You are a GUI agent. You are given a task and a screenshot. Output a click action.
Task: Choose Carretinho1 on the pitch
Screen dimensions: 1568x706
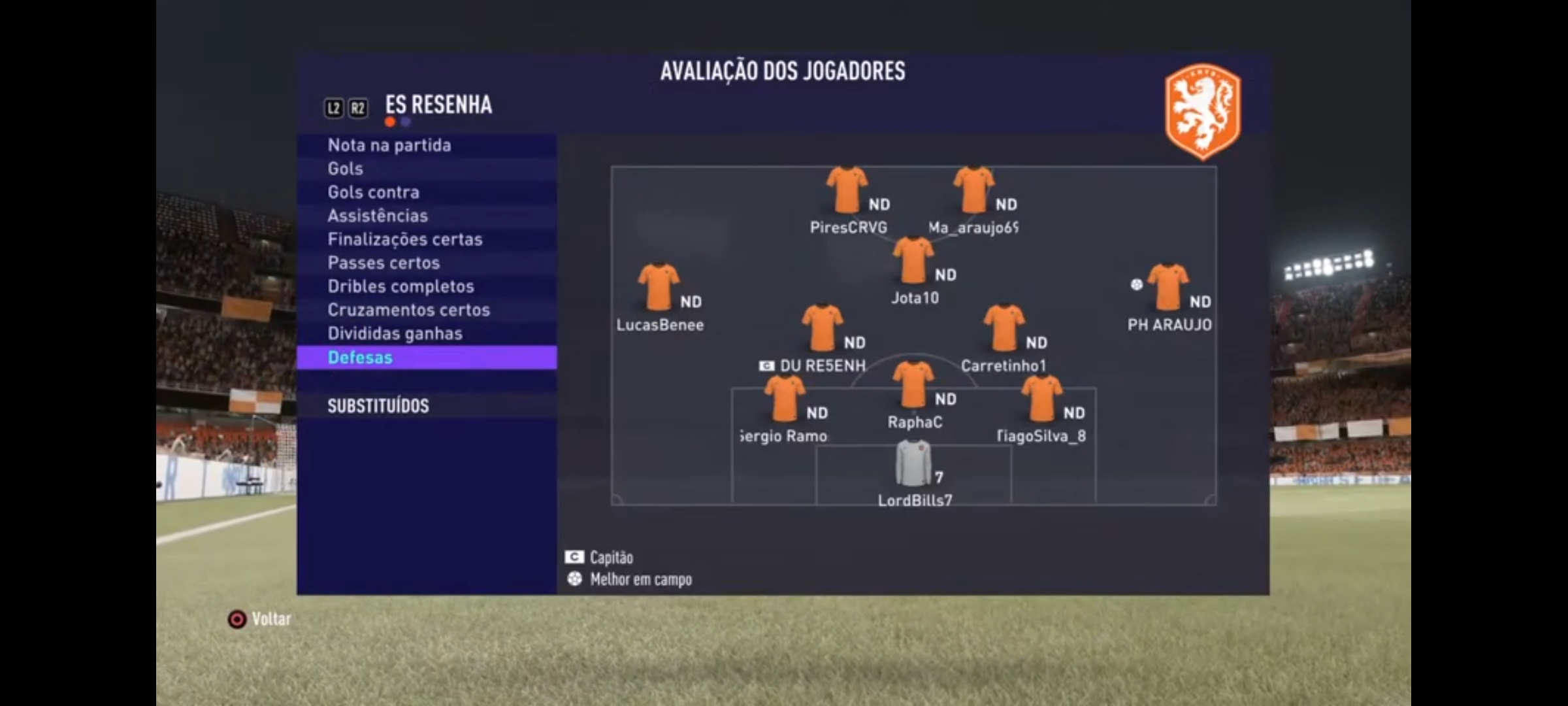1004,328
